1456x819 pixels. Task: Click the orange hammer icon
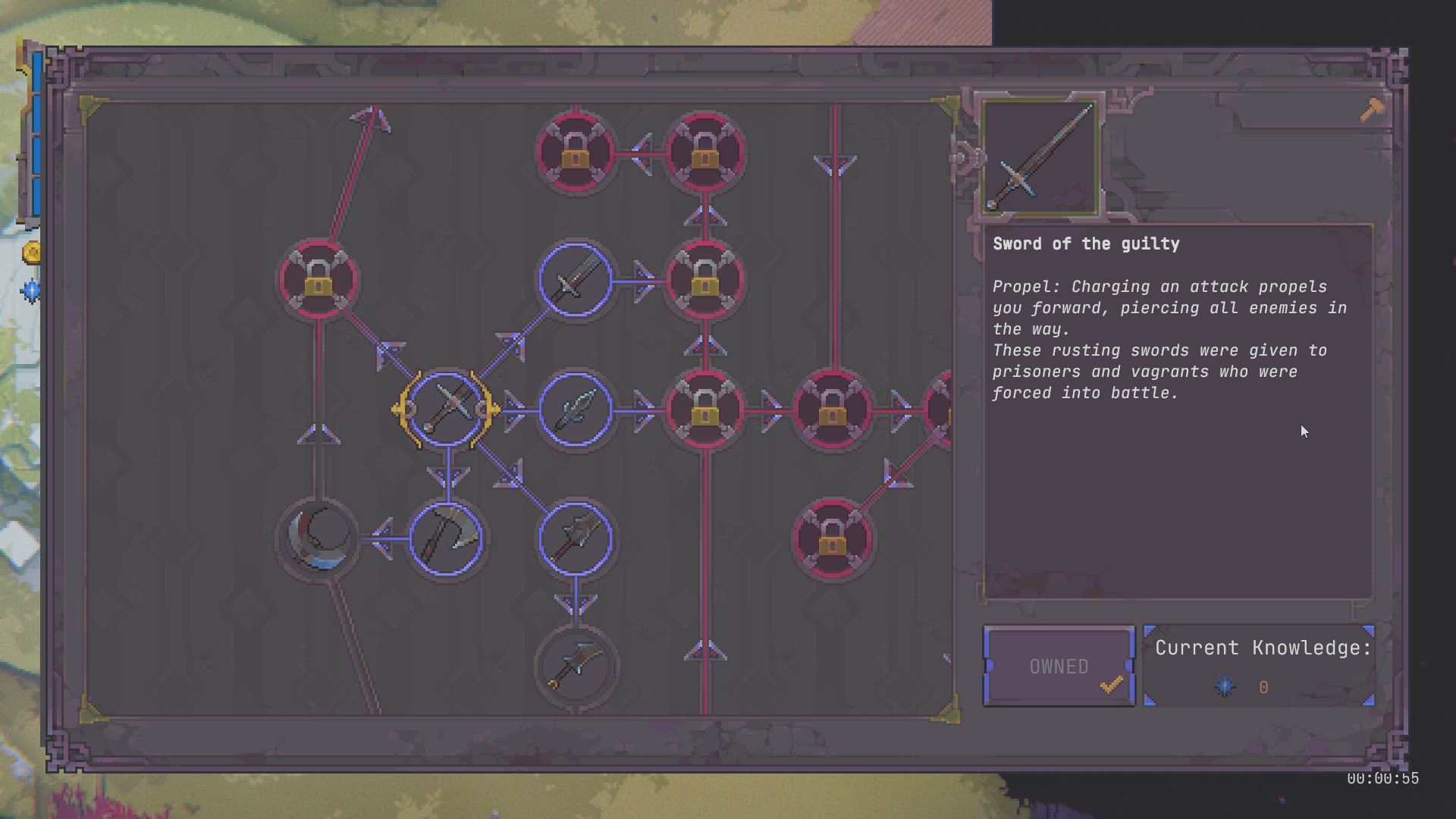click(1372, 111)
